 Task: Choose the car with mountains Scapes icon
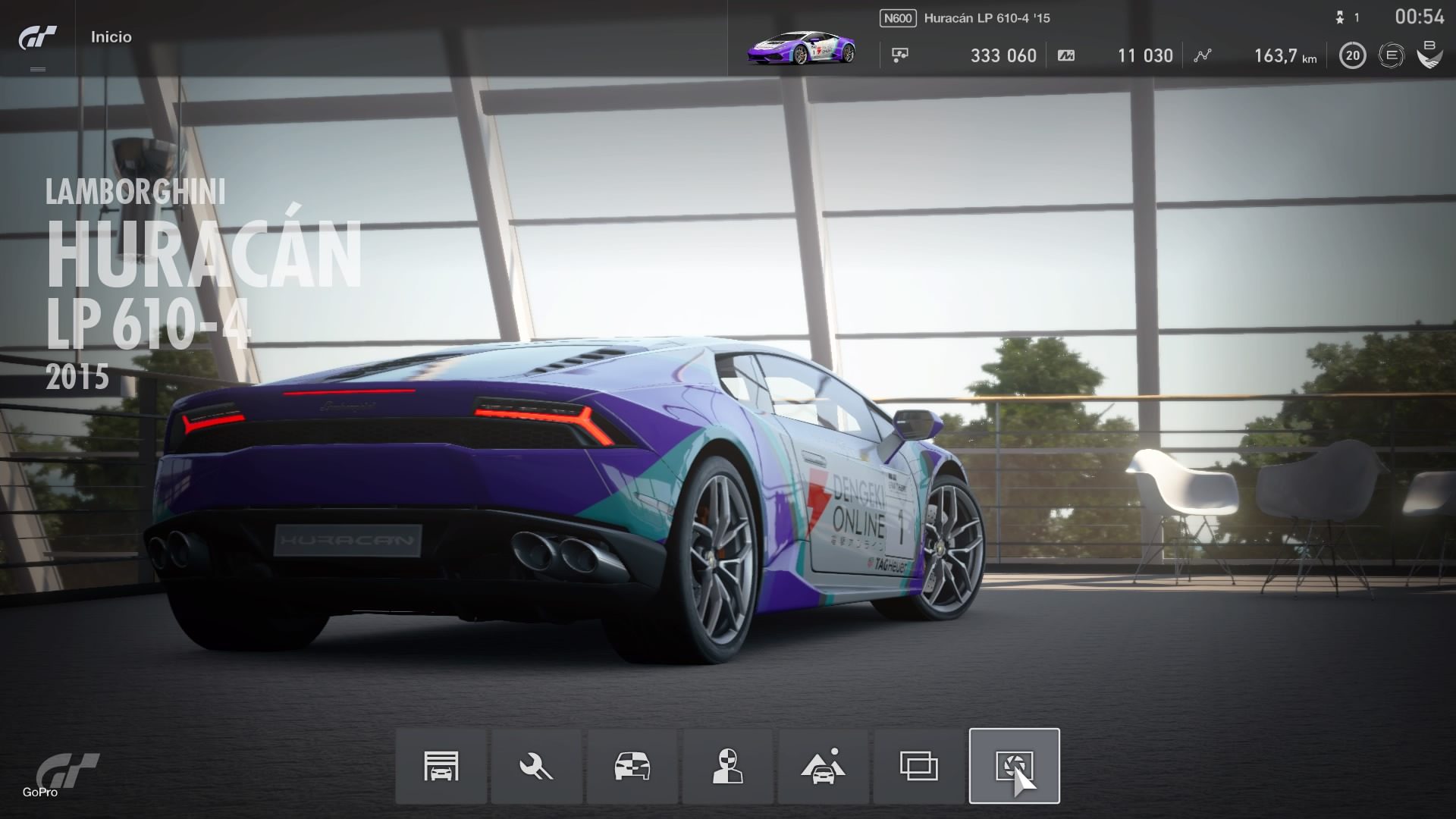click(823, 766)
